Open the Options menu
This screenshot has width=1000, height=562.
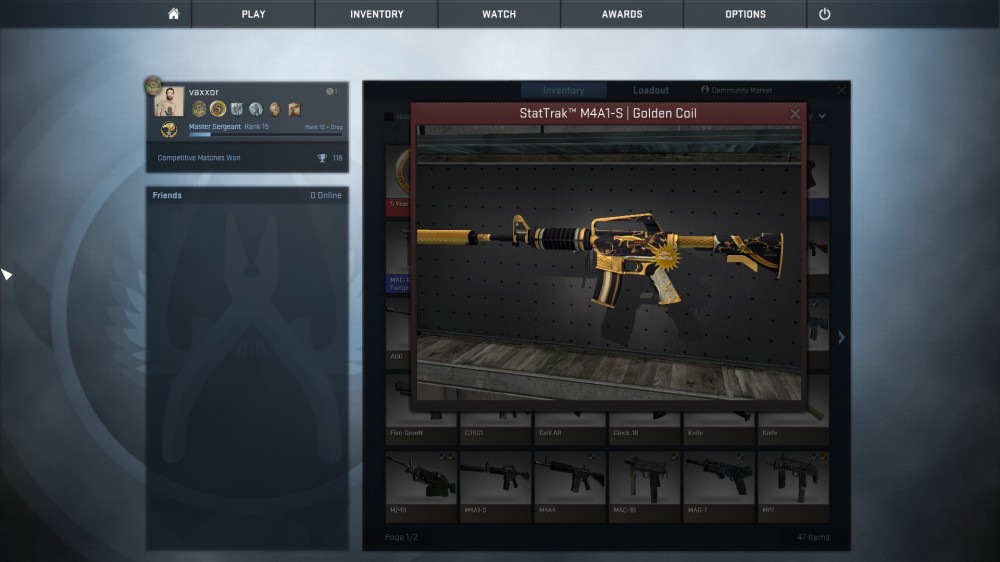tap(745, 14)
